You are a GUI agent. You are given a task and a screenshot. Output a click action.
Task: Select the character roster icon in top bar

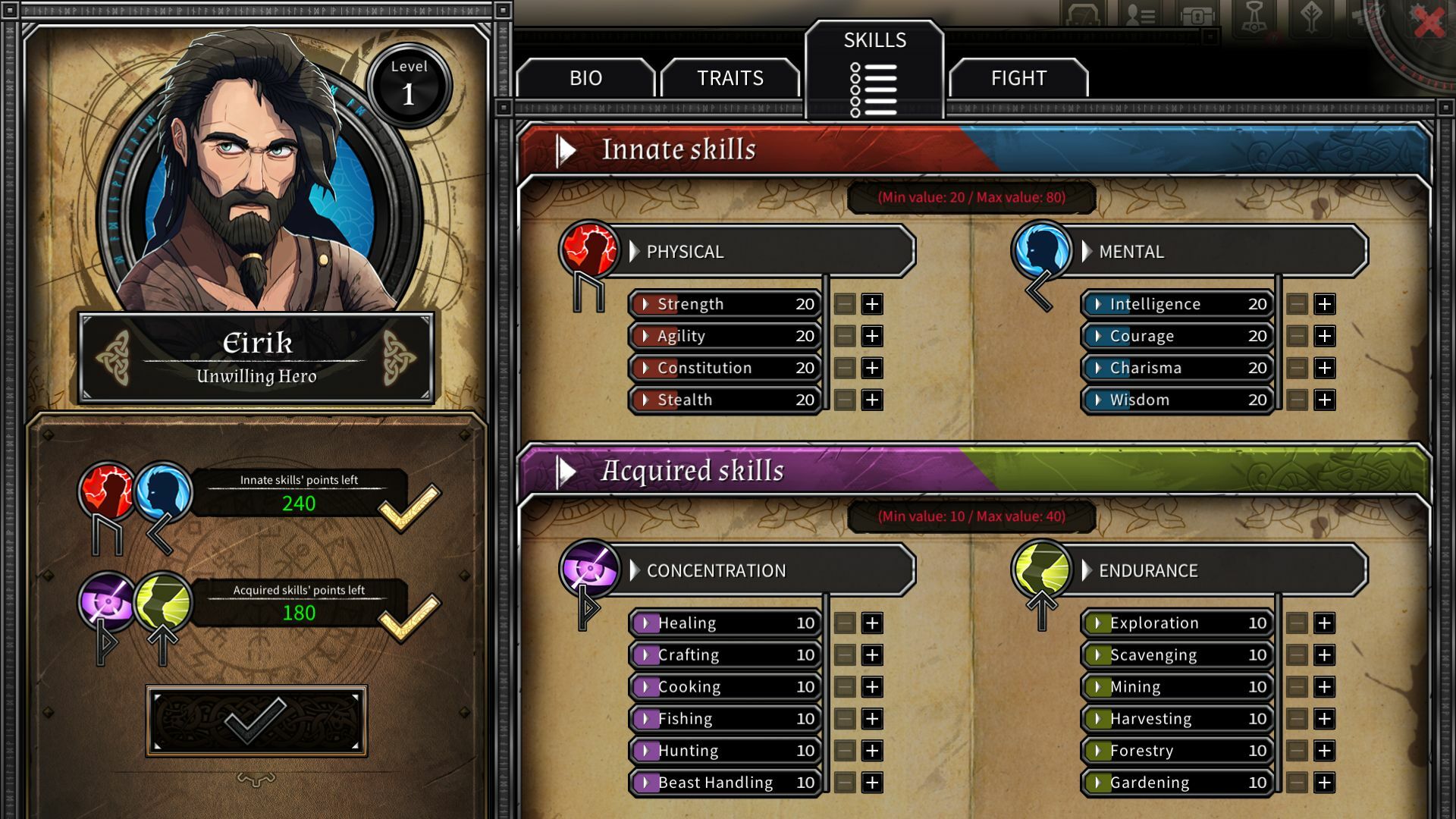(1140, 14)
